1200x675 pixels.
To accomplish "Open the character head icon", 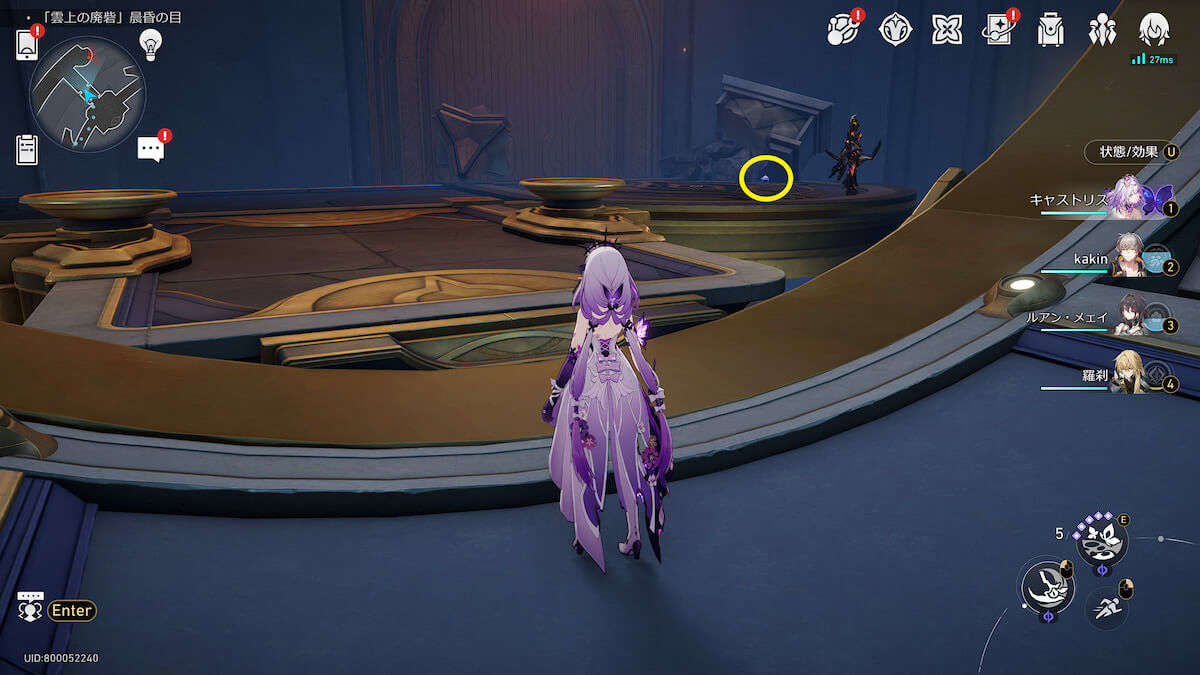I will (x=1155, y=28).
